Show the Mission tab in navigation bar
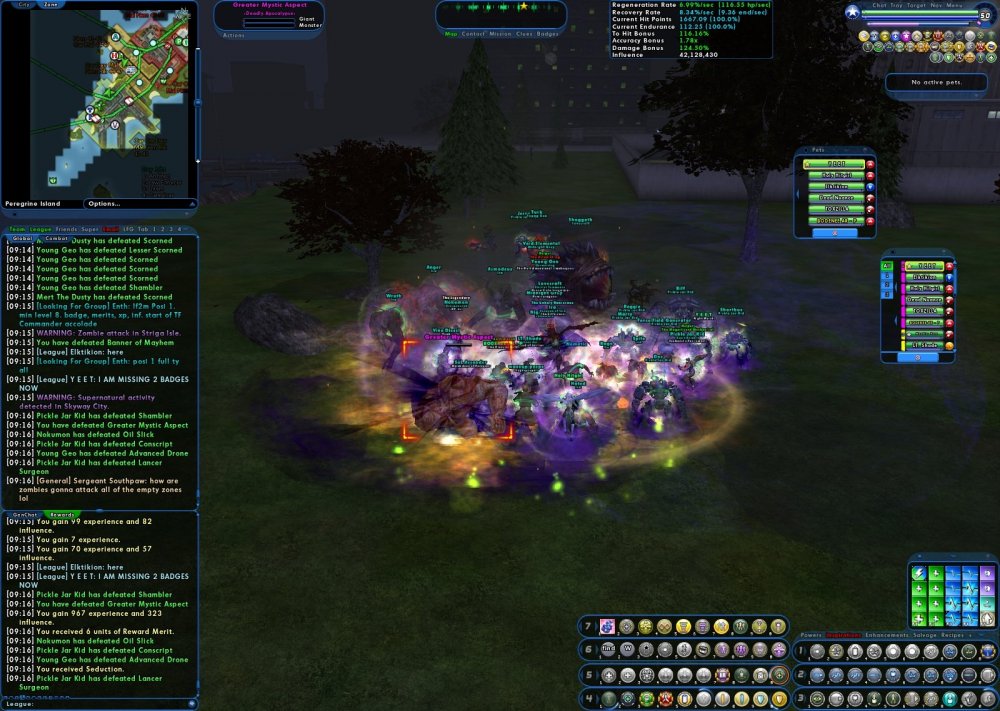Image resolution: width=1000 pixels, height=711 pixels. [500, 34]
